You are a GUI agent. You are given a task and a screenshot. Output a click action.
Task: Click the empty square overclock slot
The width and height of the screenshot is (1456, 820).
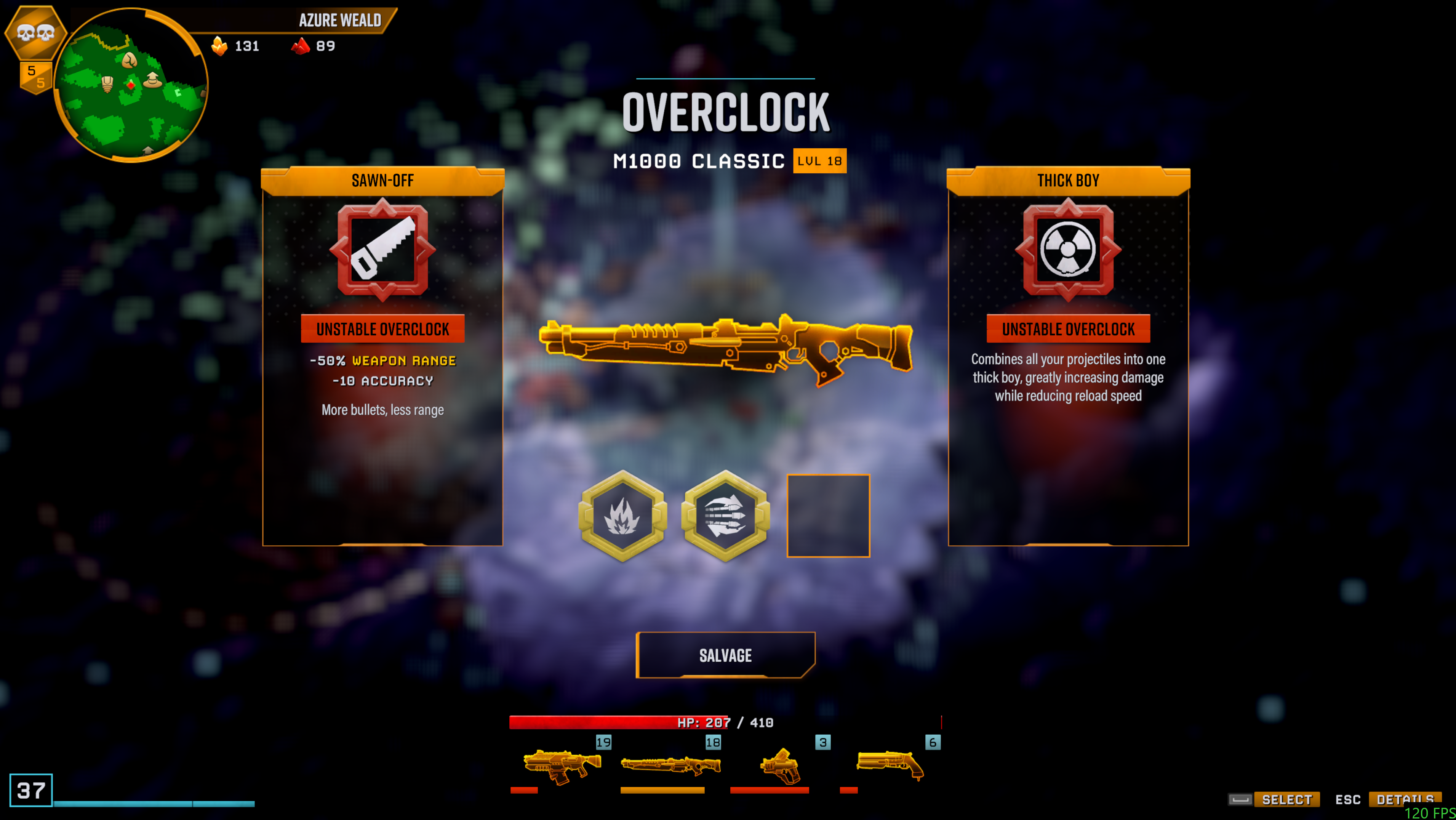(x=828, y=515)
